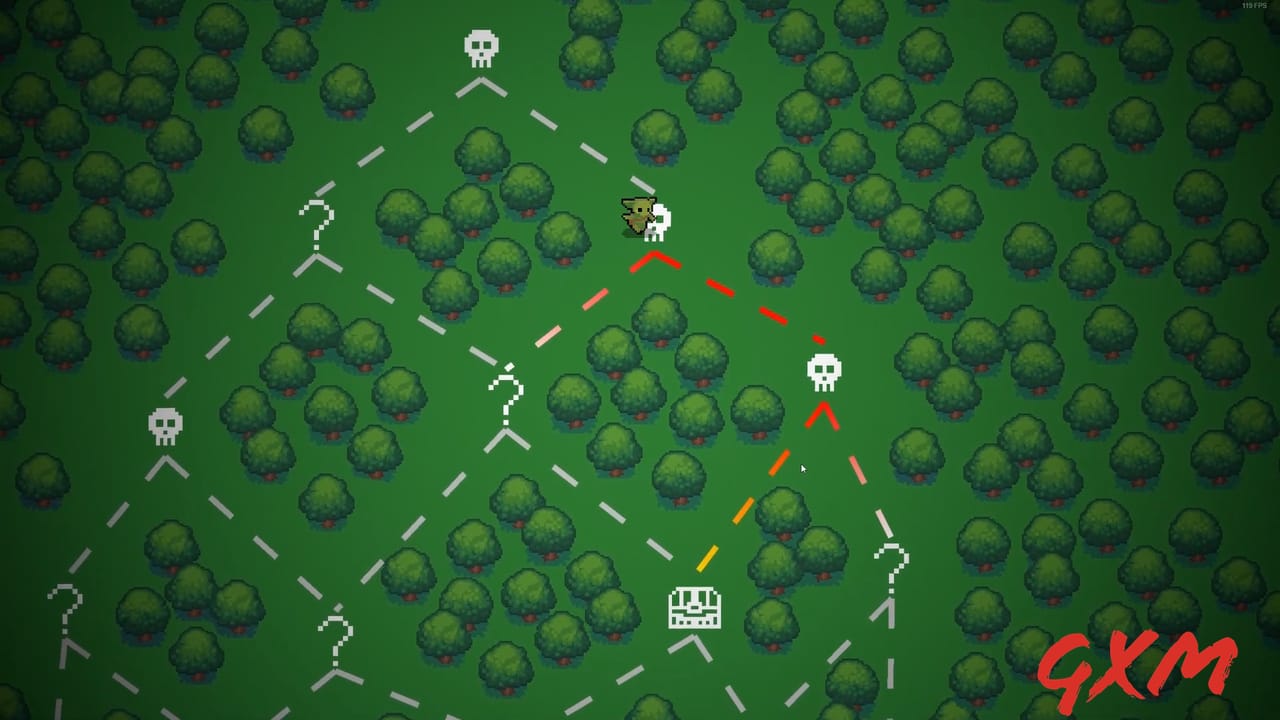
Task: Click the dashed trail leading to the bottom-right mystery node
Action: pyautogui.click(x=885, y=520)
